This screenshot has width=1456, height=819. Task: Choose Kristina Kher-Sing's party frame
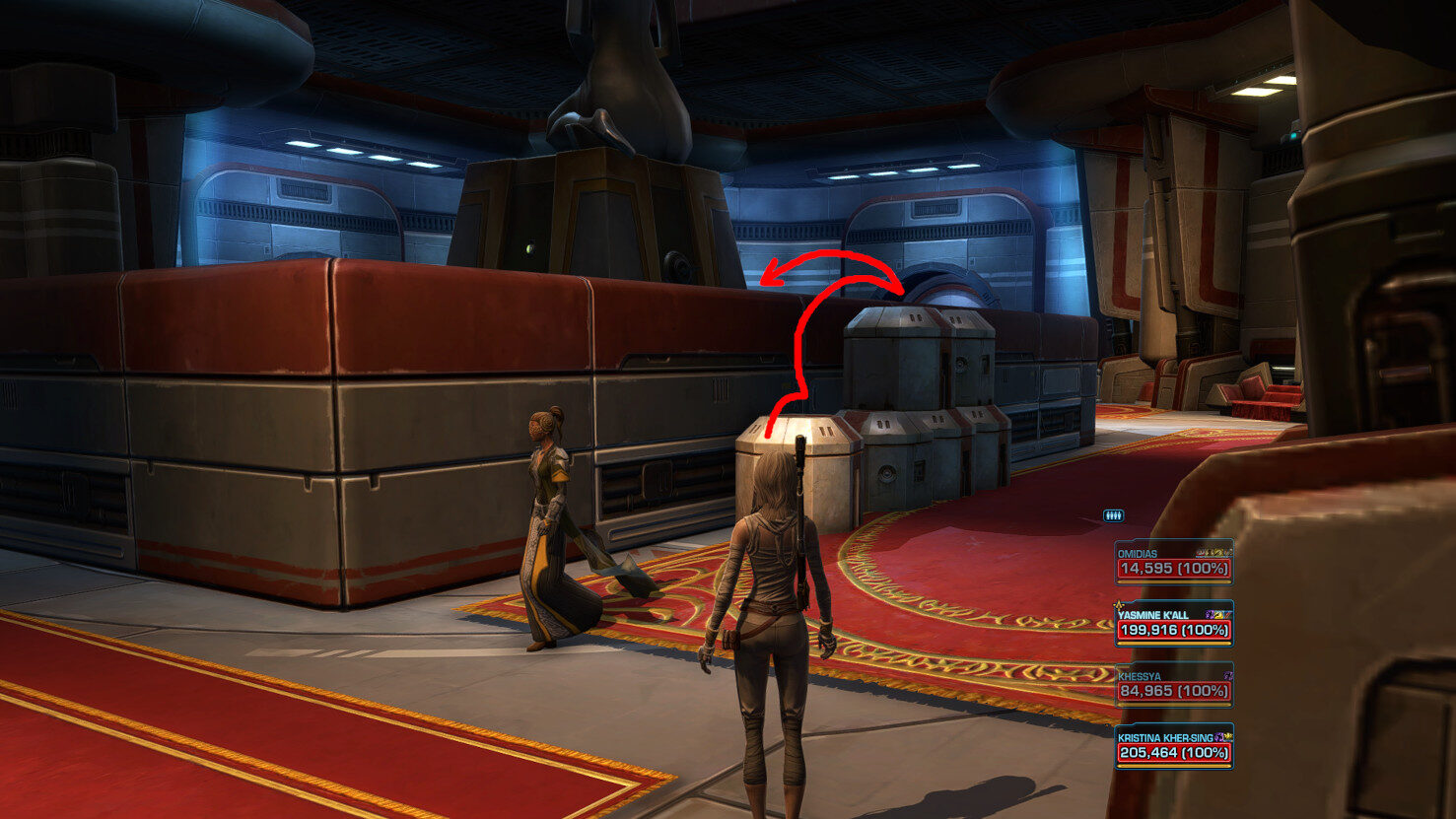coord(1173,746)
